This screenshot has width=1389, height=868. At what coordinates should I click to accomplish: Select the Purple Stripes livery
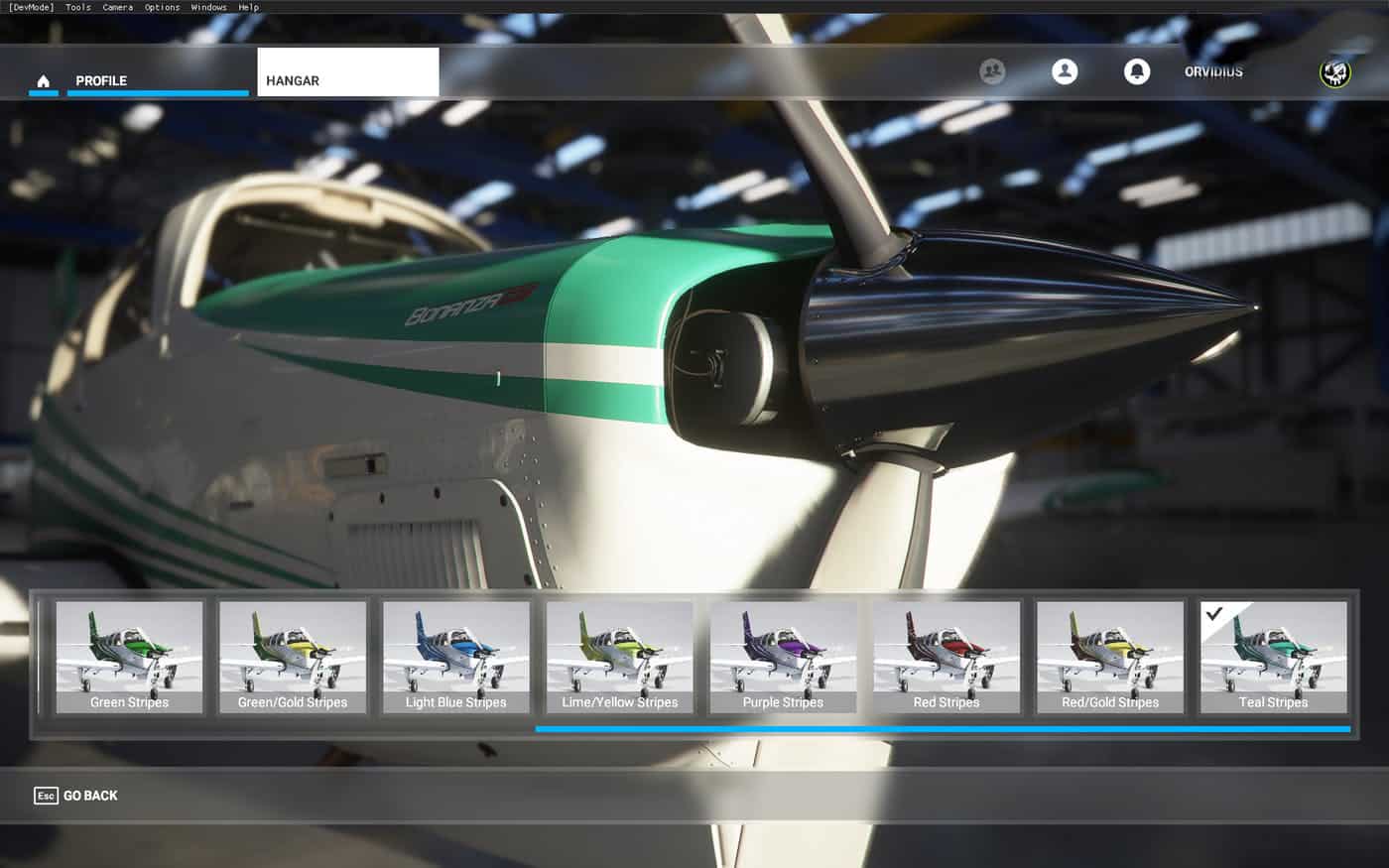tap(783, 657)
